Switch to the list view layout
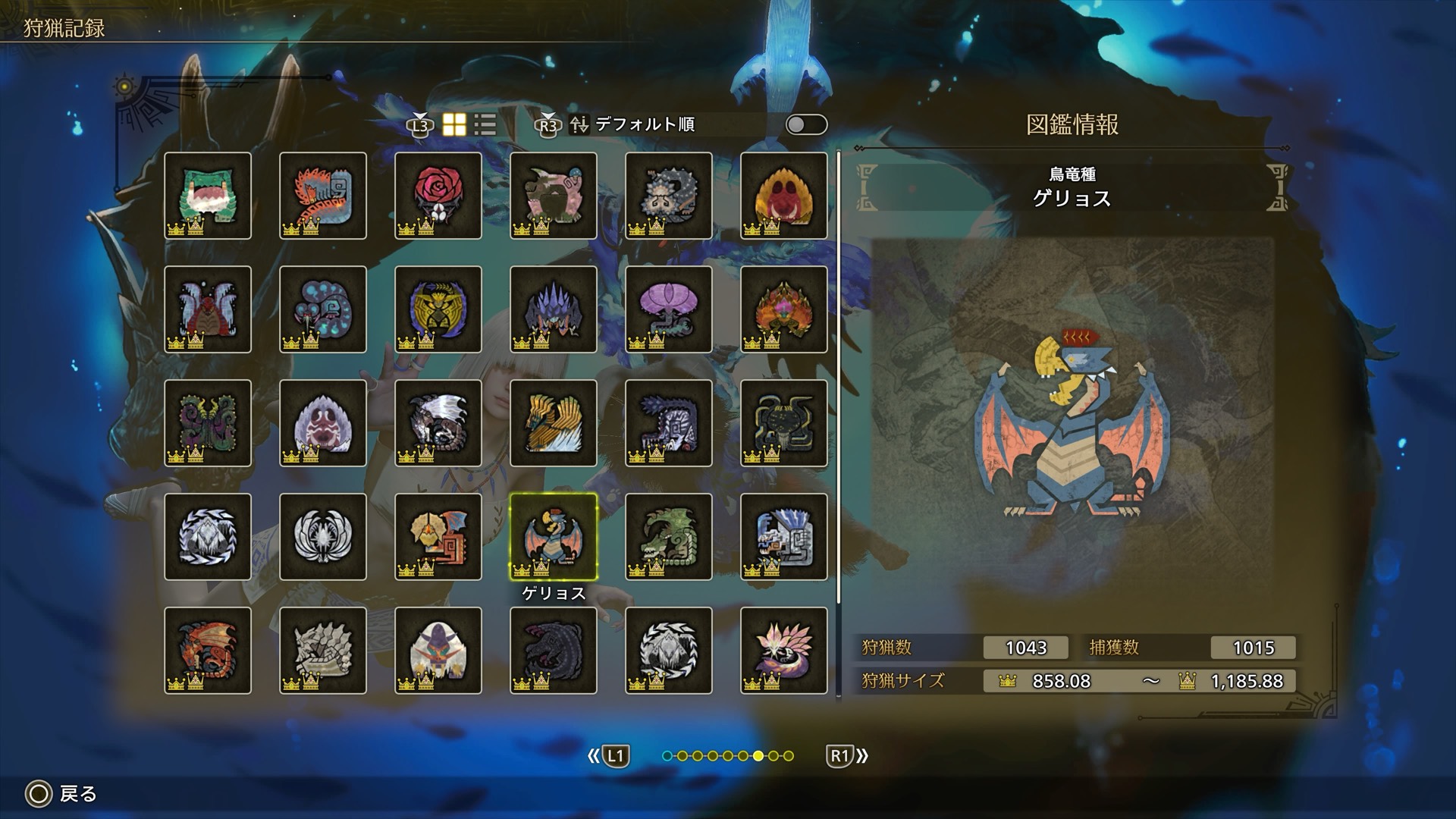Screen dimensions: 1456x819 coord(485,125)
